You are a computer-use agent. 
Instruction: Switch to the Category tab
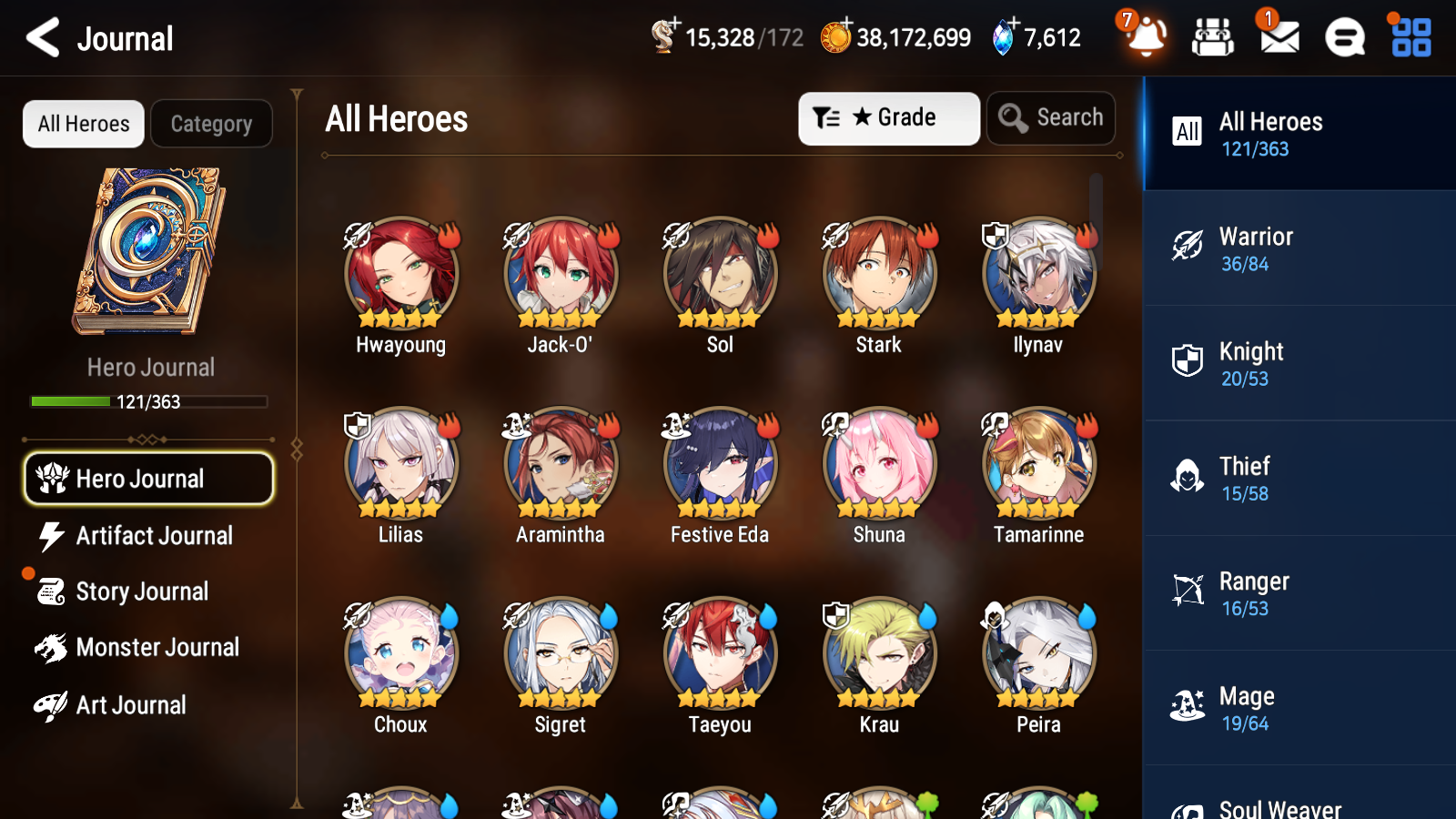pyautogui.click(x=211, y=124)
